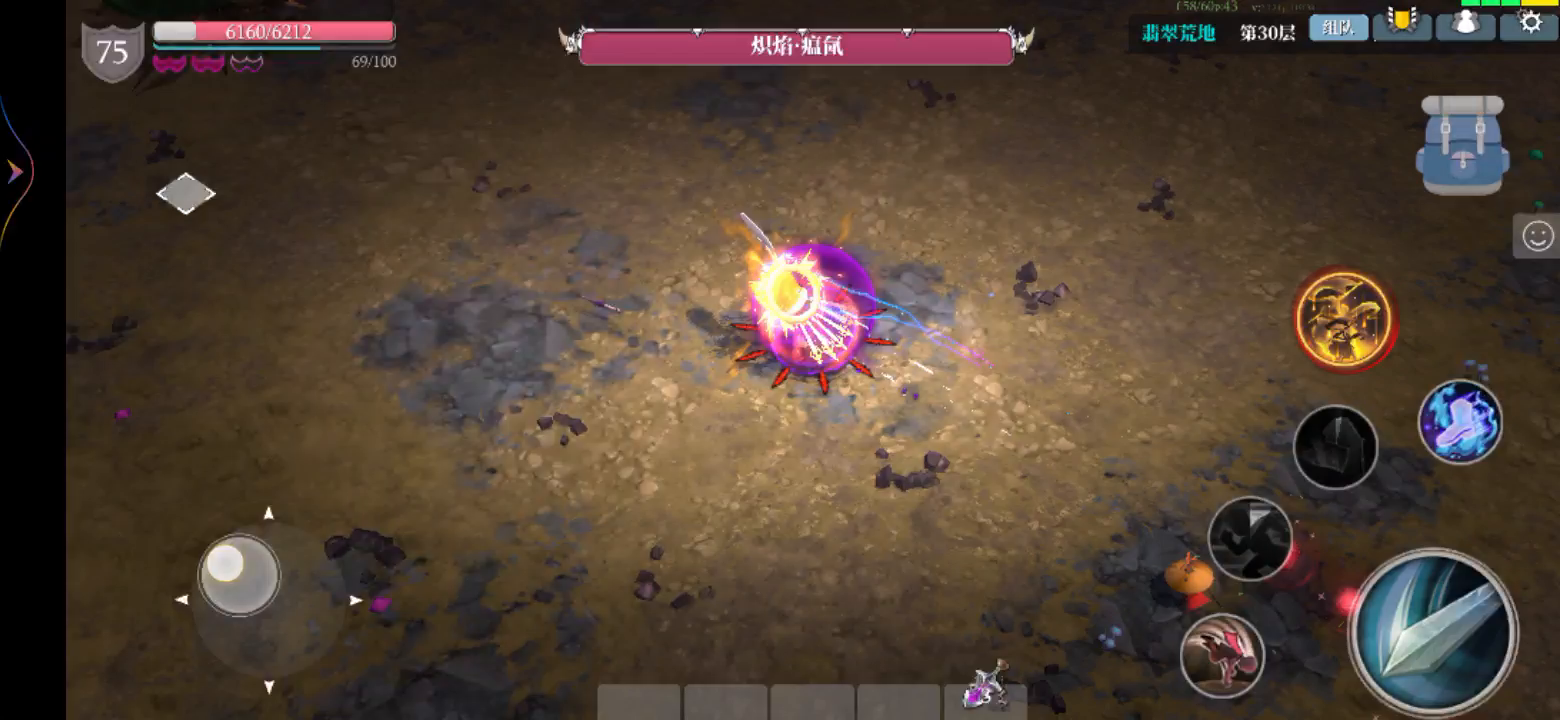Open the medal/rank panel at top right

1401,25
